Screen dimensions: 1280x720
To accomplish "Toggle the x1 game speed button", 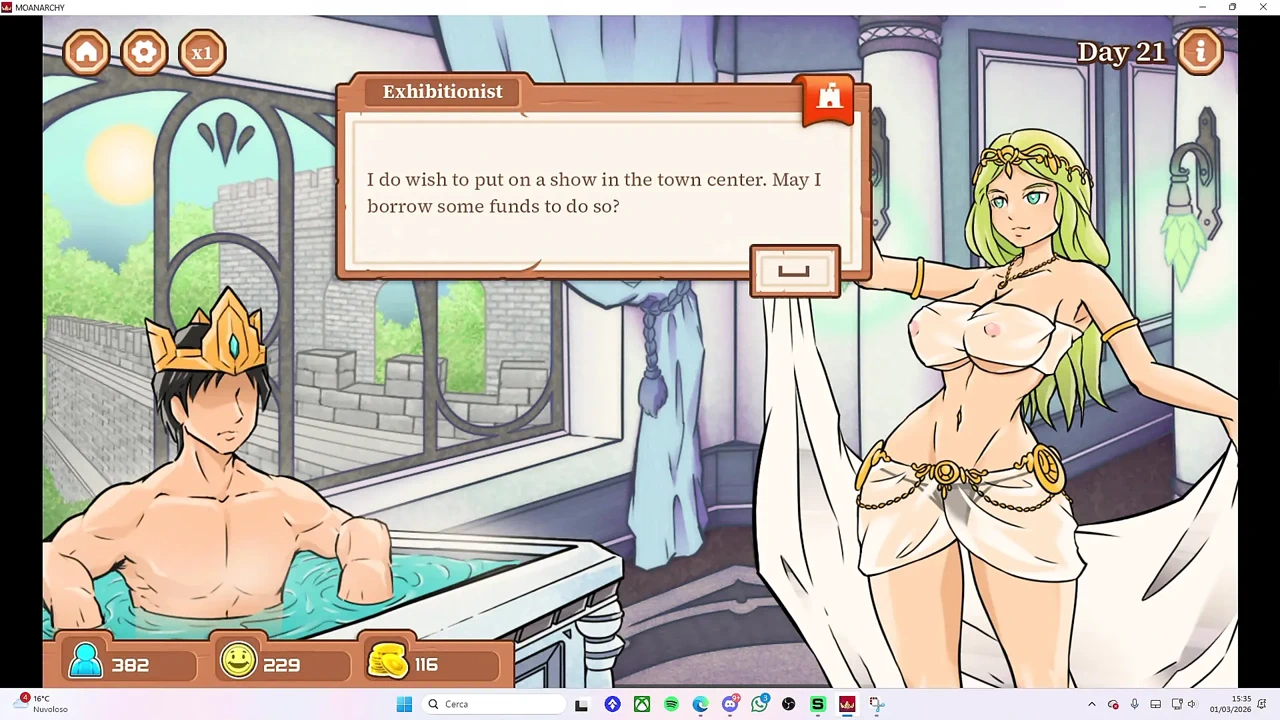I will 202,52.
